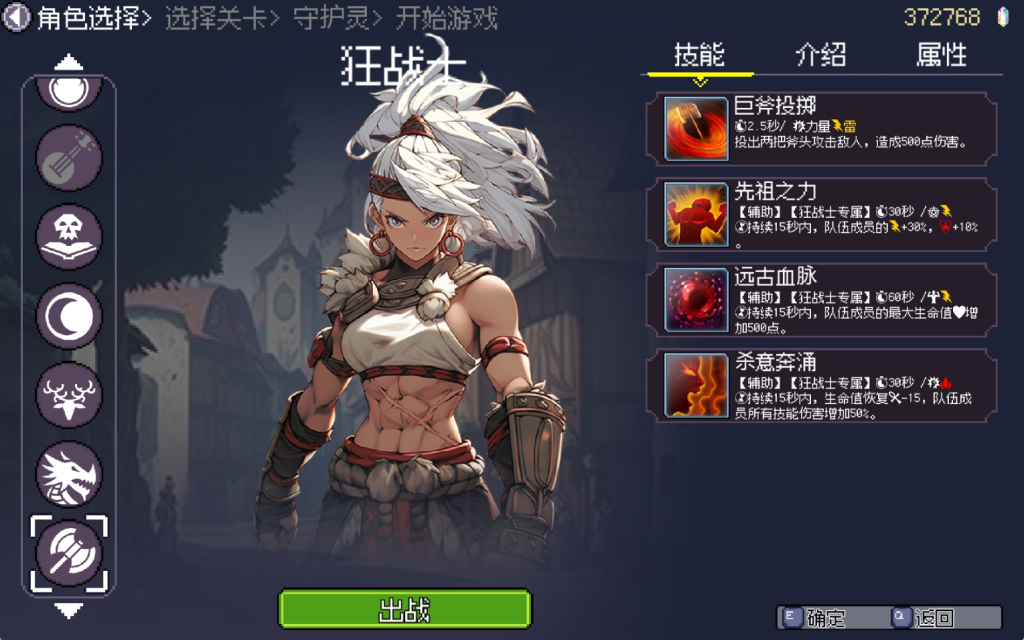
Task: Go to the 选择关卡 breadcrumb step
Action: click(x=215, y=18)
